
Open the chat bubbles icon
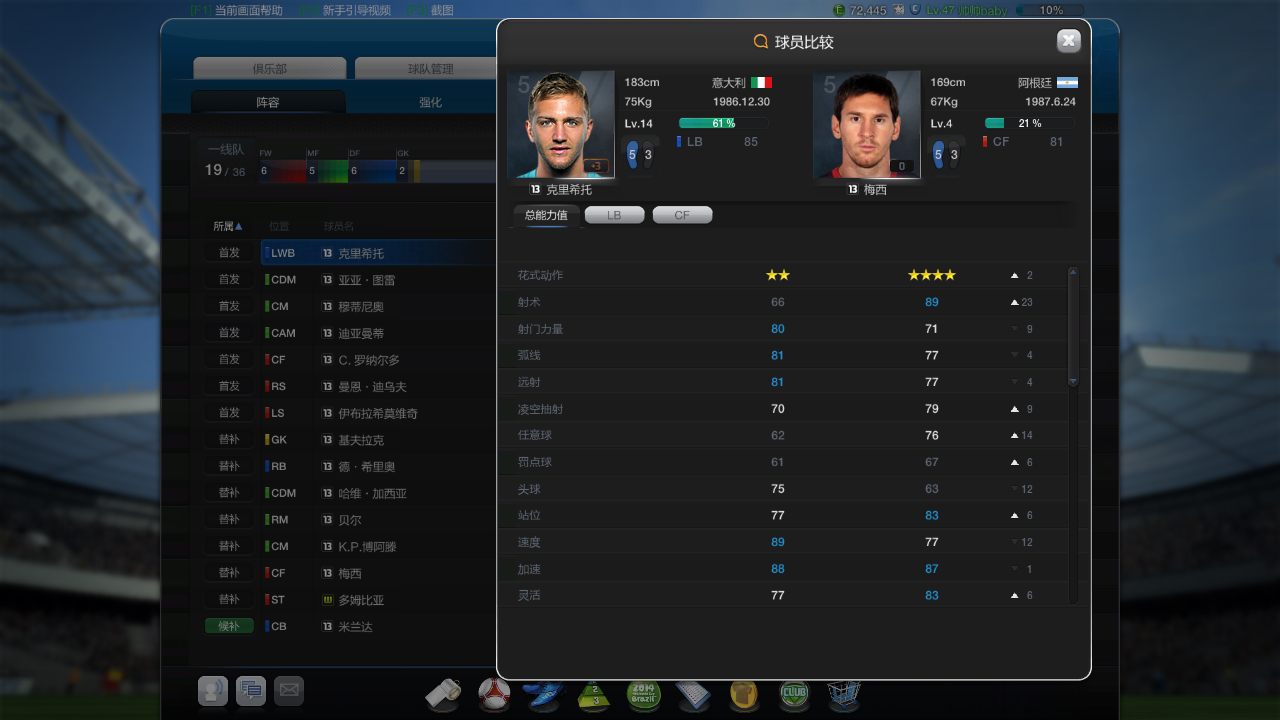coord(251,690)
